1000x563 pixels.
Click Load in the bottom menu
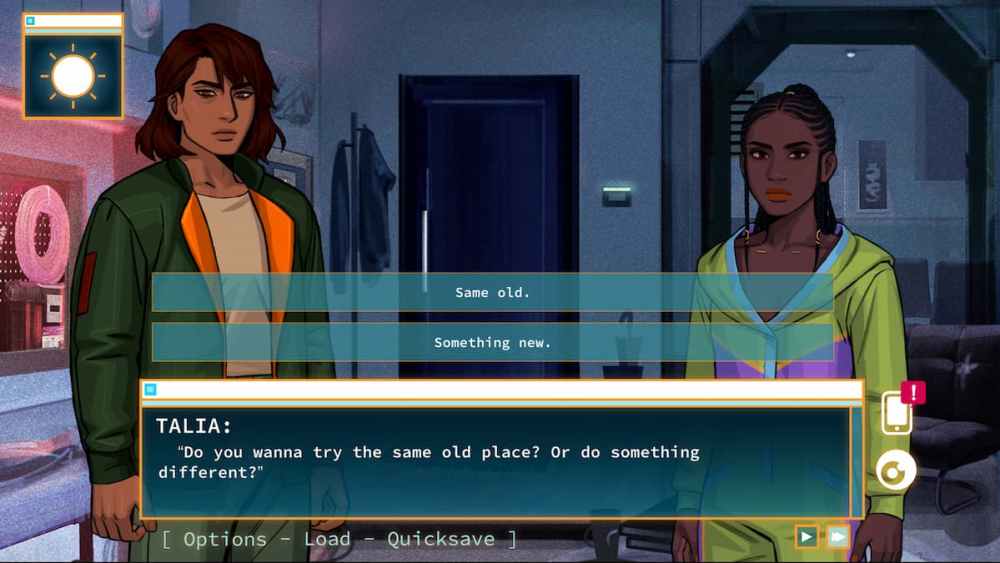[327, 539]
